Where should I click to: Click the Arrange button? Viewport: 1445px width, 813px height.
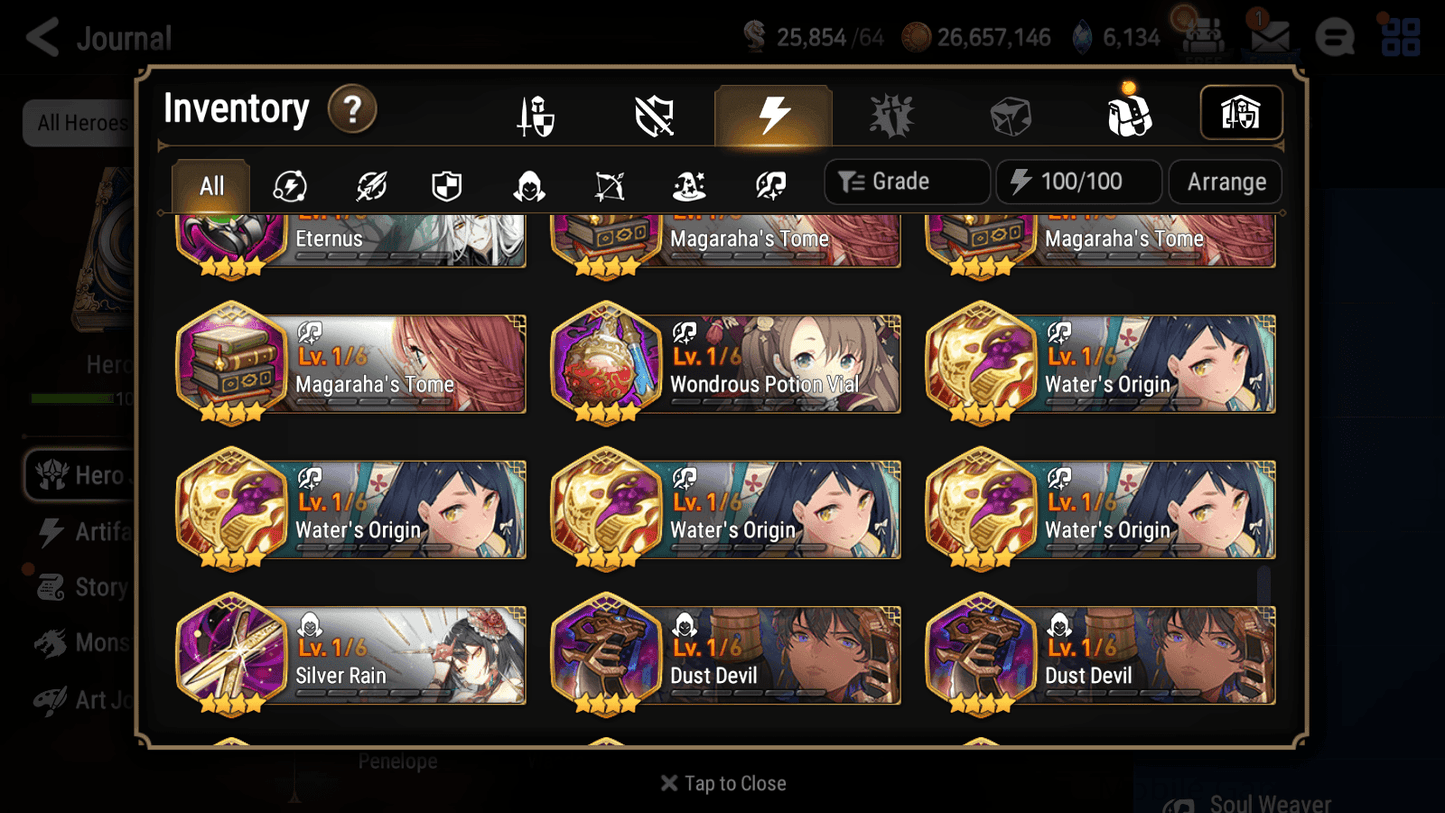click(1225, 182)
